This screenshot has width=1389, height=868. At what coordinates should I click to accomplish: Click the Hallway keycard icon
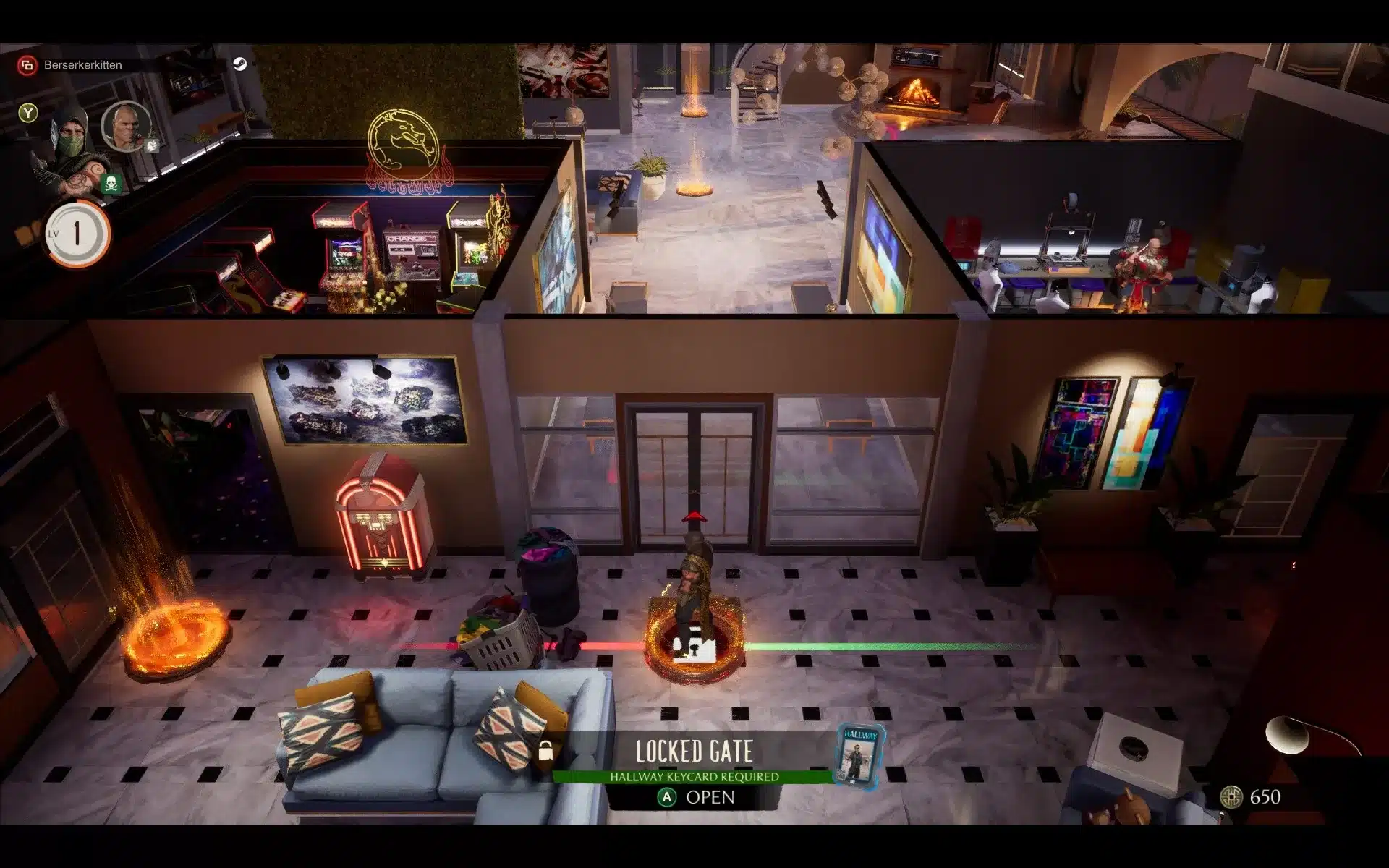coord(860,756)
